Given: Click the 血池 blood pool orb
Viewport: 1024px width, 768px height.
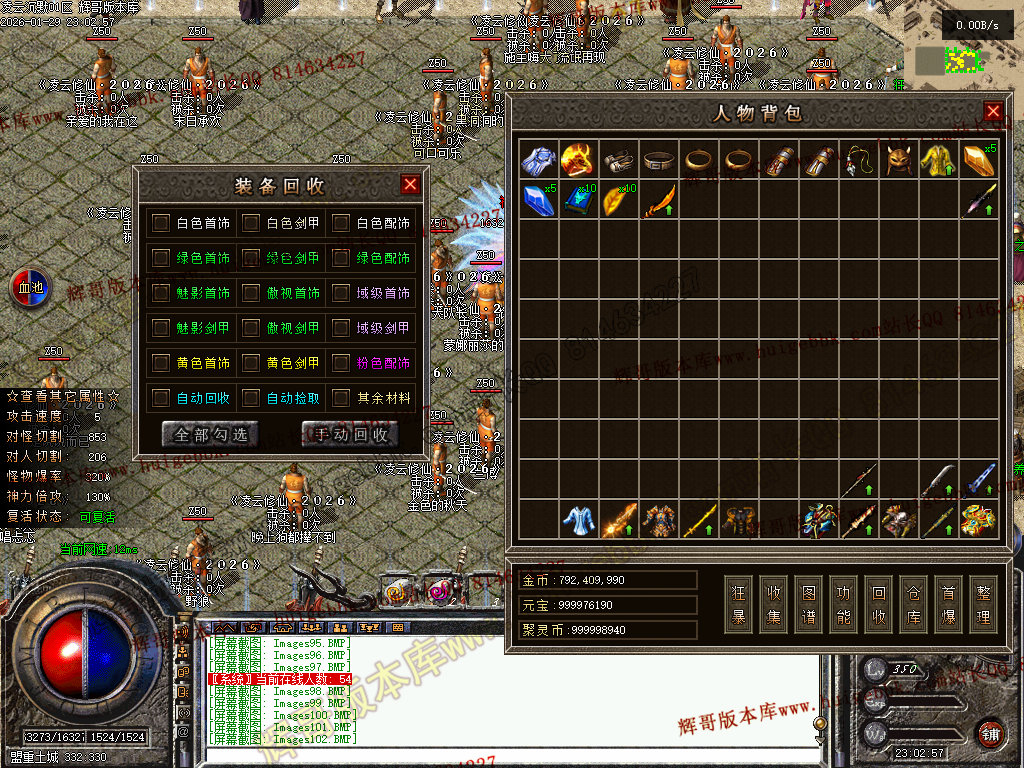Looking at the screenshot, I should [x=28, y=288].
